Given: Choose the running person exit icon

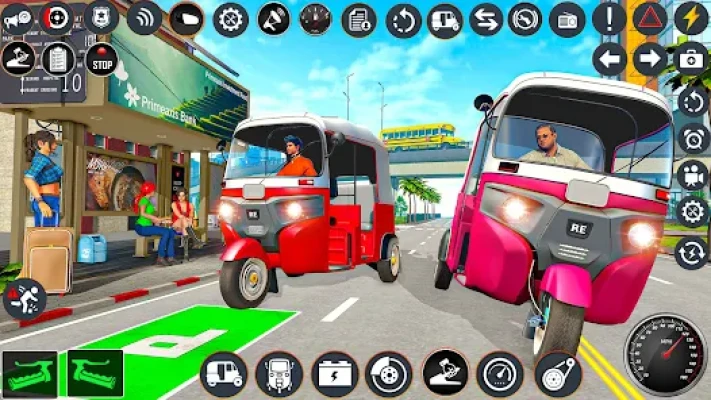Looking at the screenshot, I should [24, 298].
